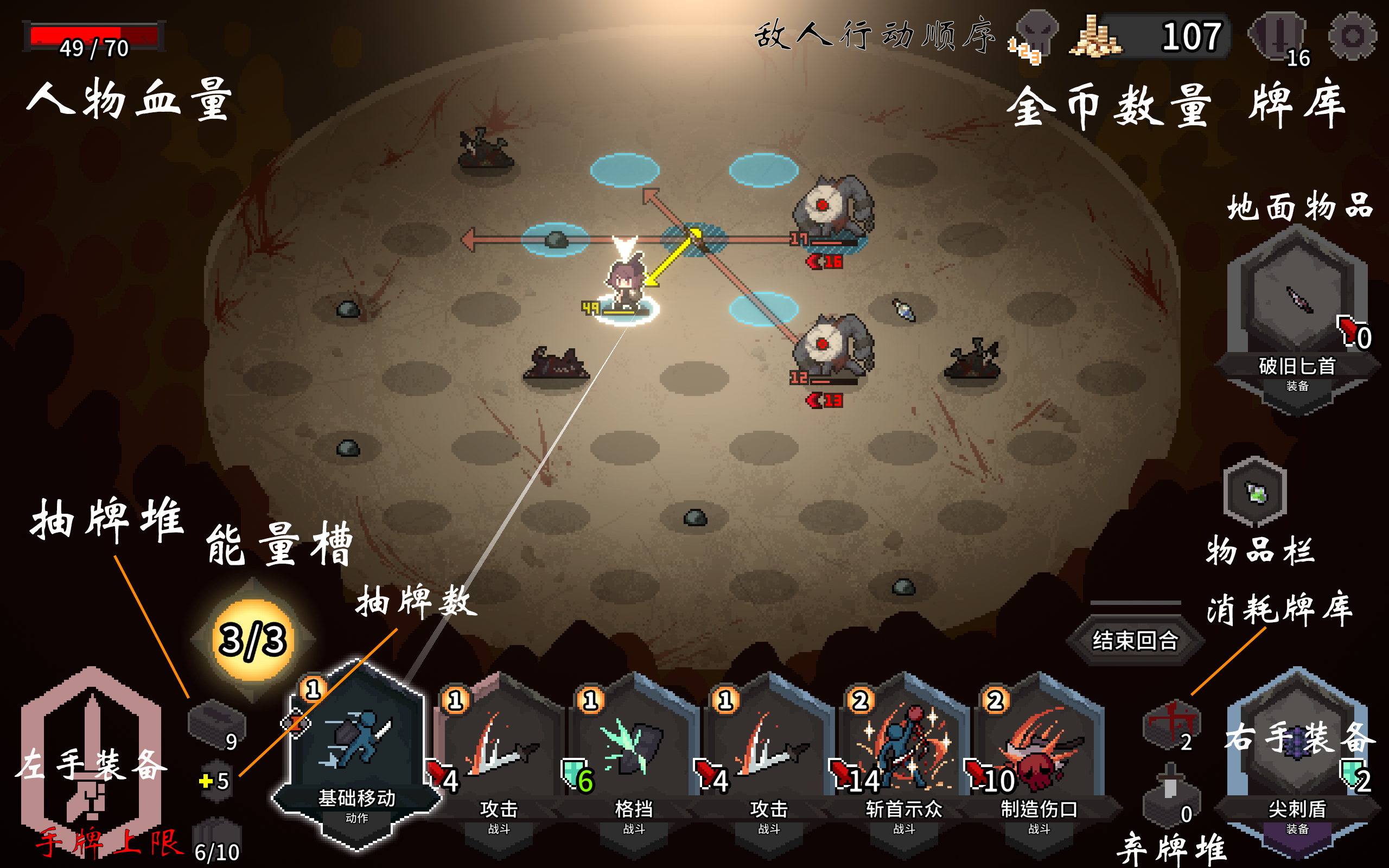Screen dimensions: 1389x868
Task: Open the settings gear
Action: (1352, 36)
